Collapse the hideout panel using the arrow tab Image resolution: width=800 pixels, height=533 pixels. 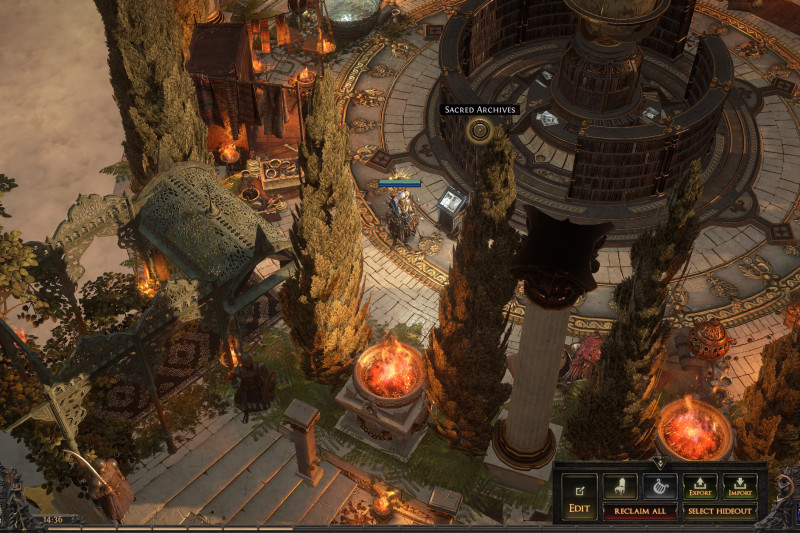[x=659, y=463]
